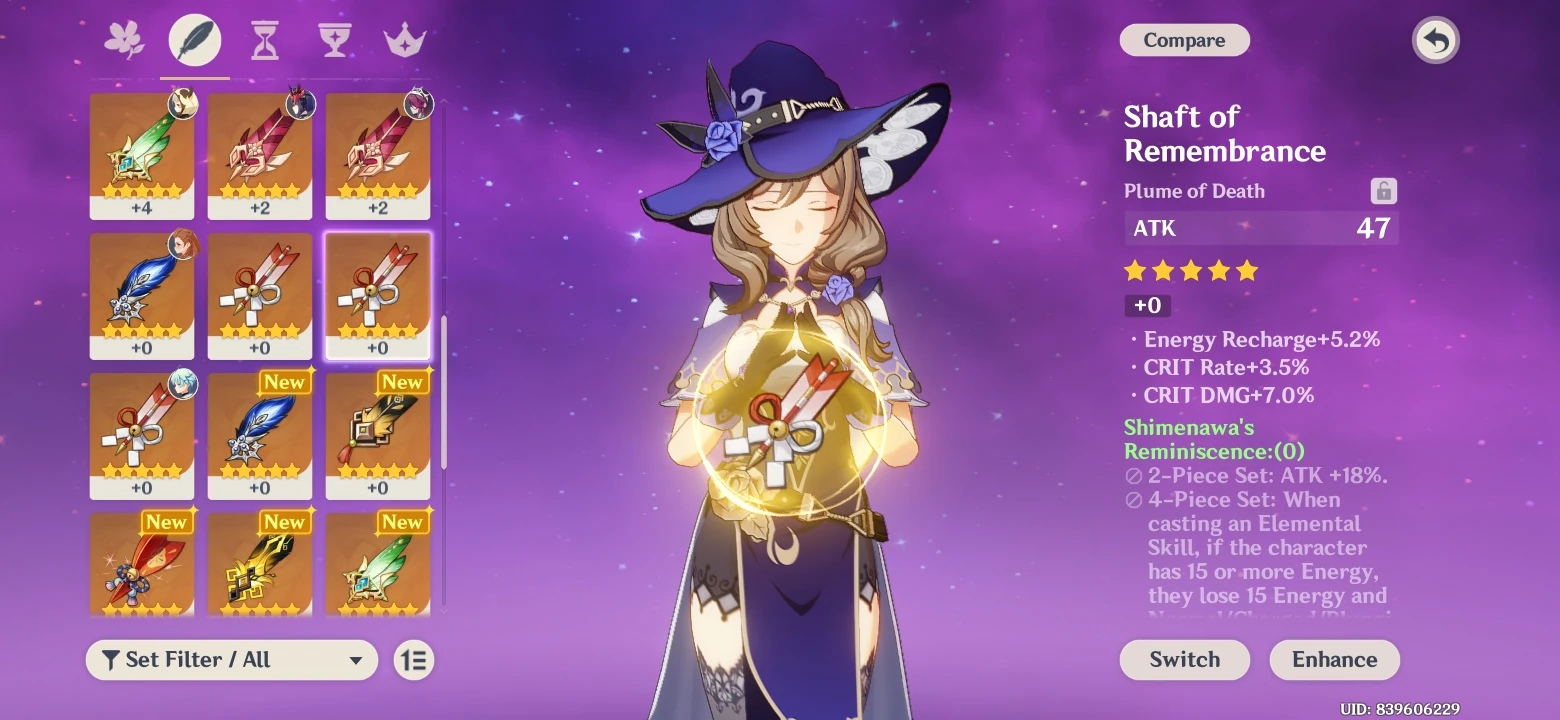This screenshot has height=720, width=1560.
Task: Click the back arrow in the top corner
Action: [1435, 40]
